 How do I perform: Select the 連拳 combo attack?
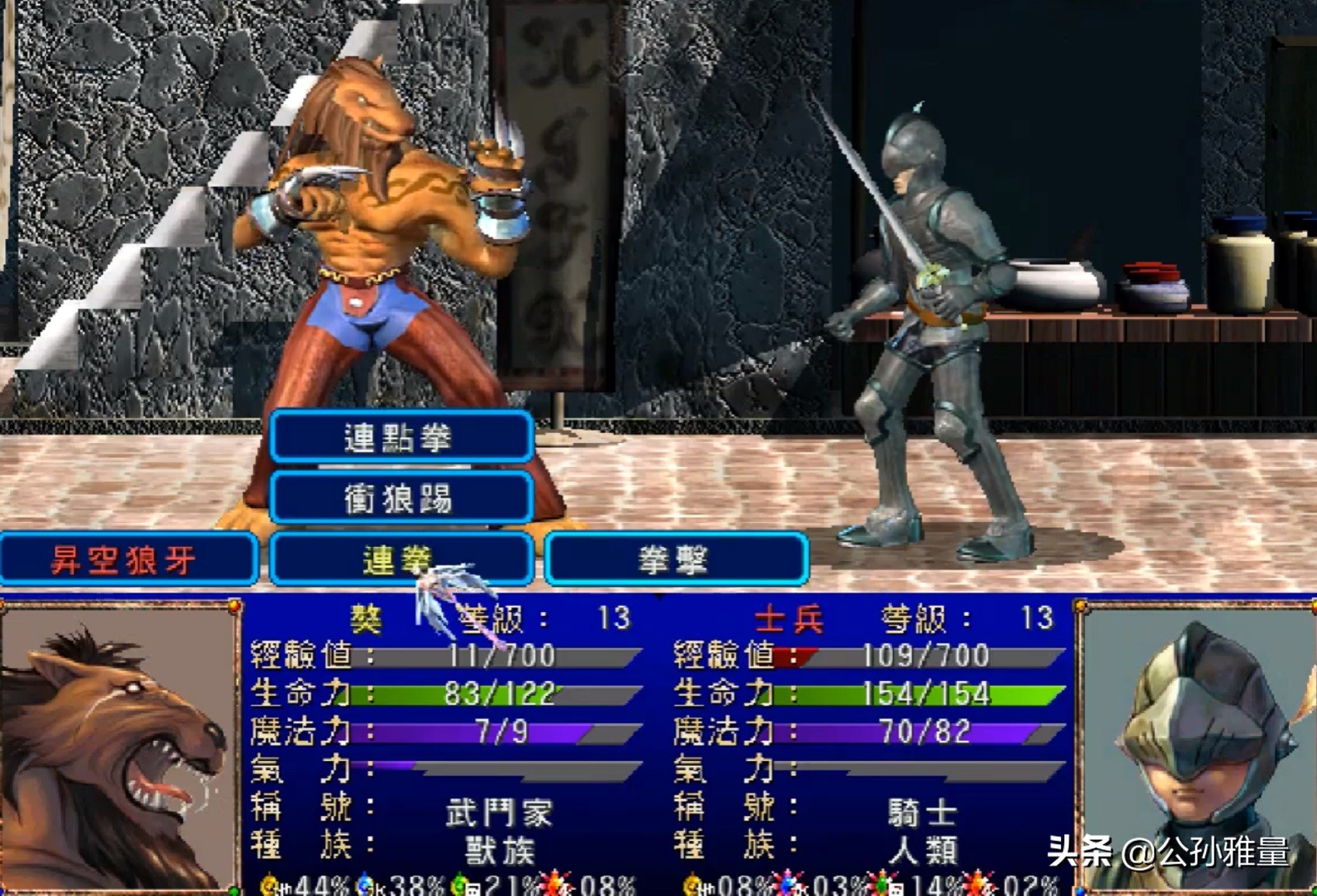point(400,559)
